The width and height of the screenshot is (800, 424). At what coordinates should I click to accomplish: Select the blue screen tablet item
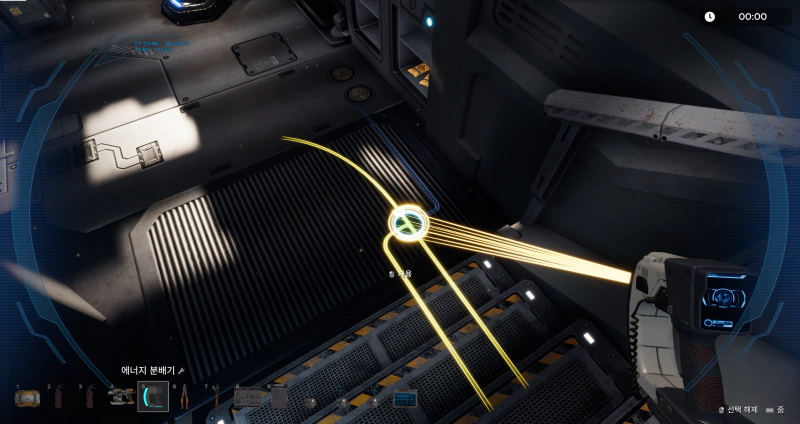(x=405, y=398)
